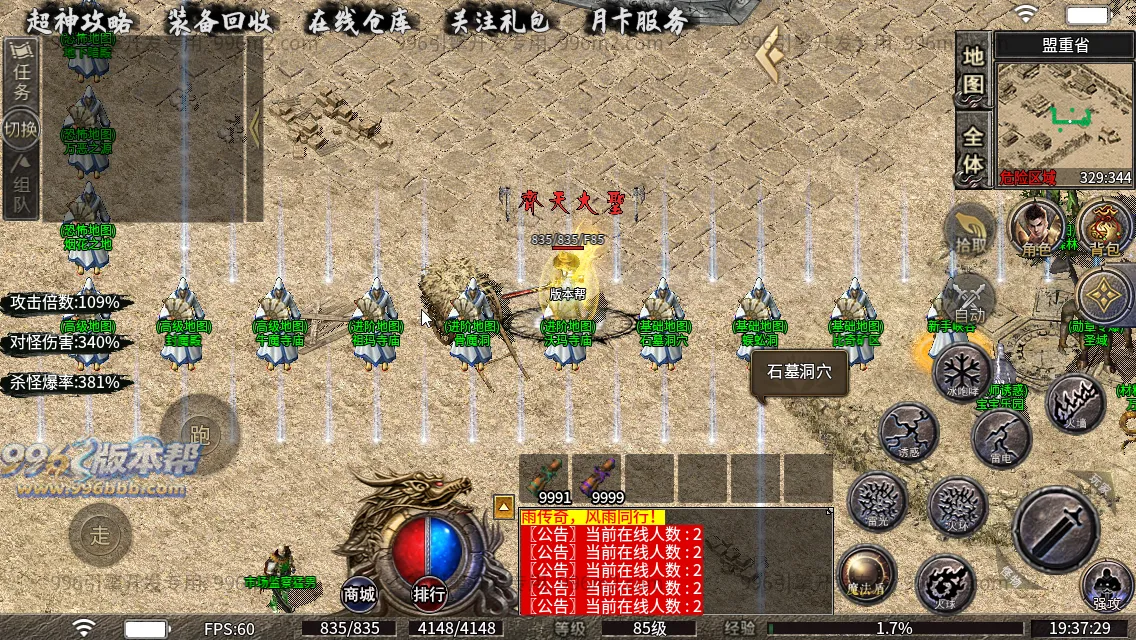The height and width of the screenshot is (640, 1136).
Task: Click the 切换 switch button
Action: coord(21,129)
